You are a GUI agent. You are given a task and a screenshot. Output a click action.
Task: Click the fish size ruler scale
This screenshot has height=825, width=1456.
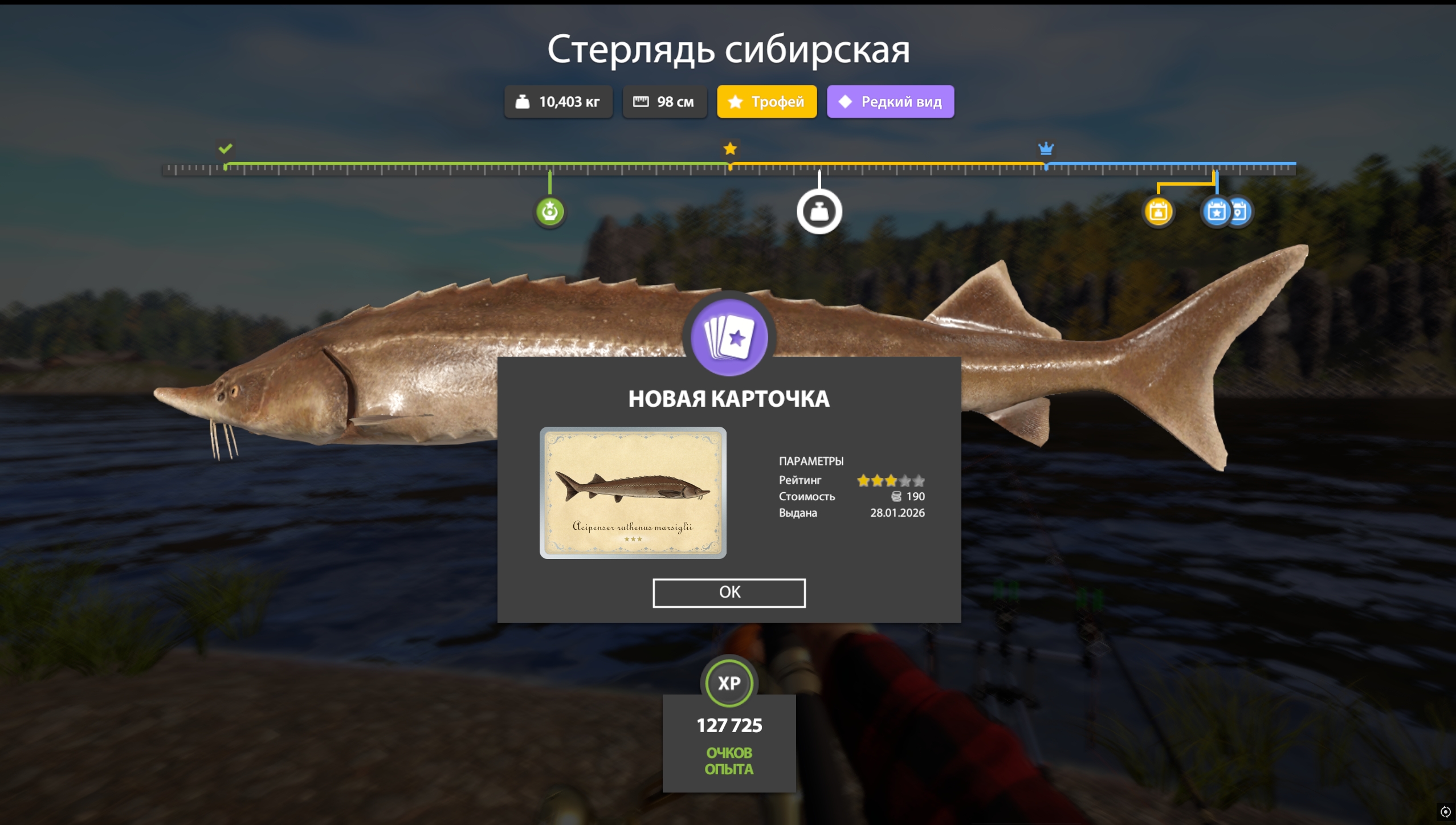pyautogui.click(x=729, y=168)
